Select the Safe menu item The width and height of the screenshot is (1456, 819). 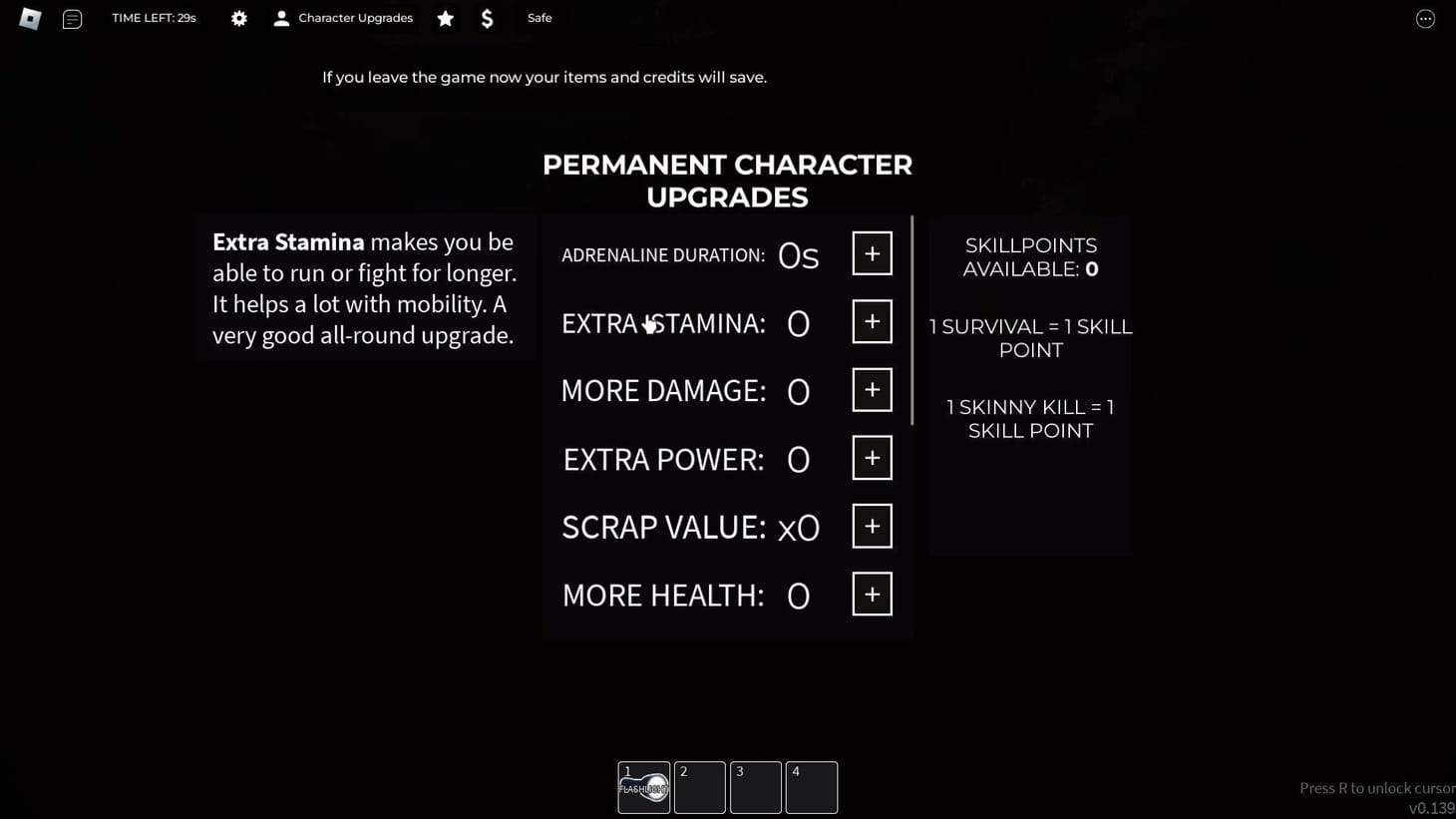(x=539, y=17)
